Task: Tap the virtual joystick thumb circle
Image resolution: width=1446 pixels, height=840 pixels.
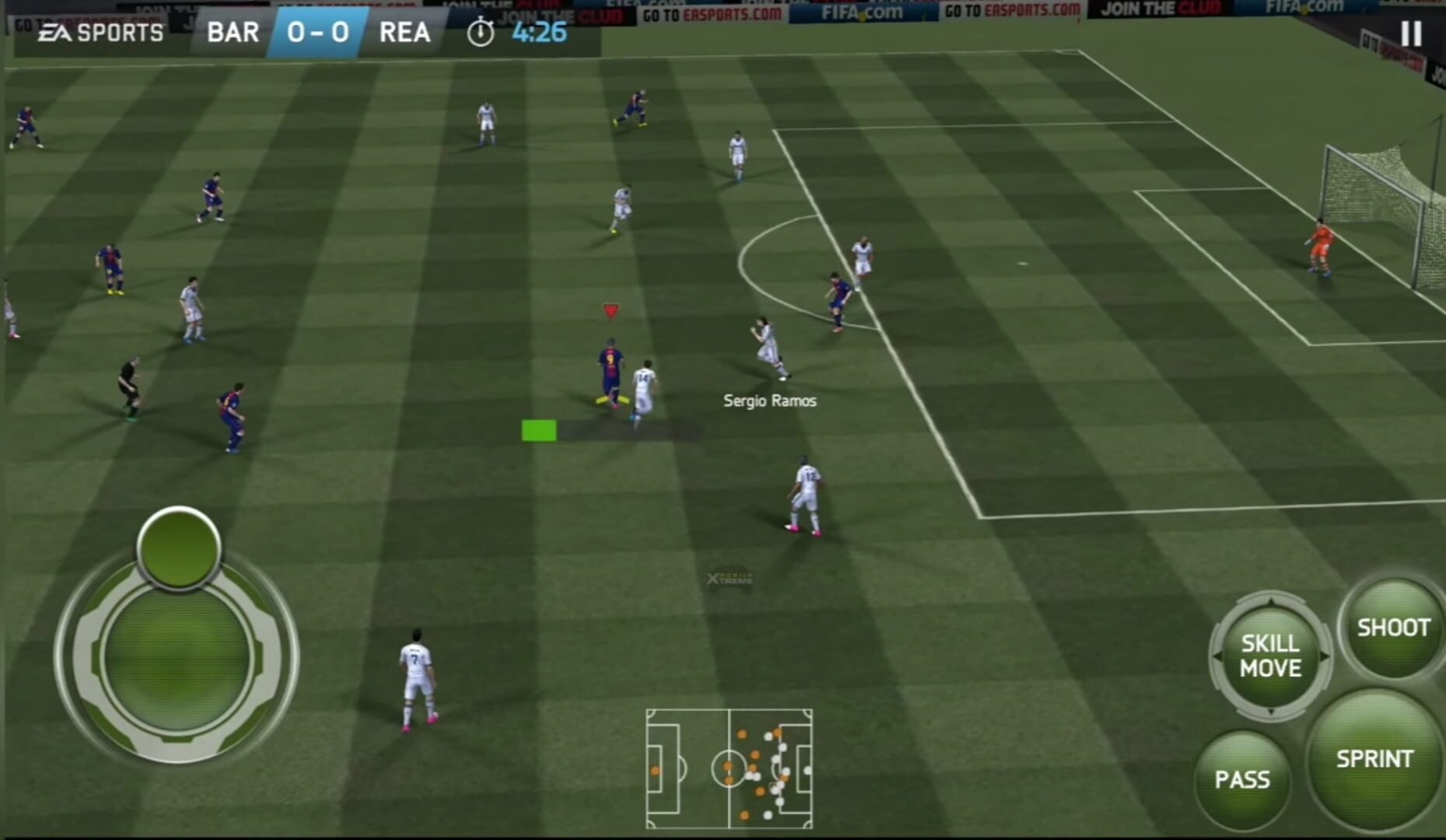Action: (177, 549)
